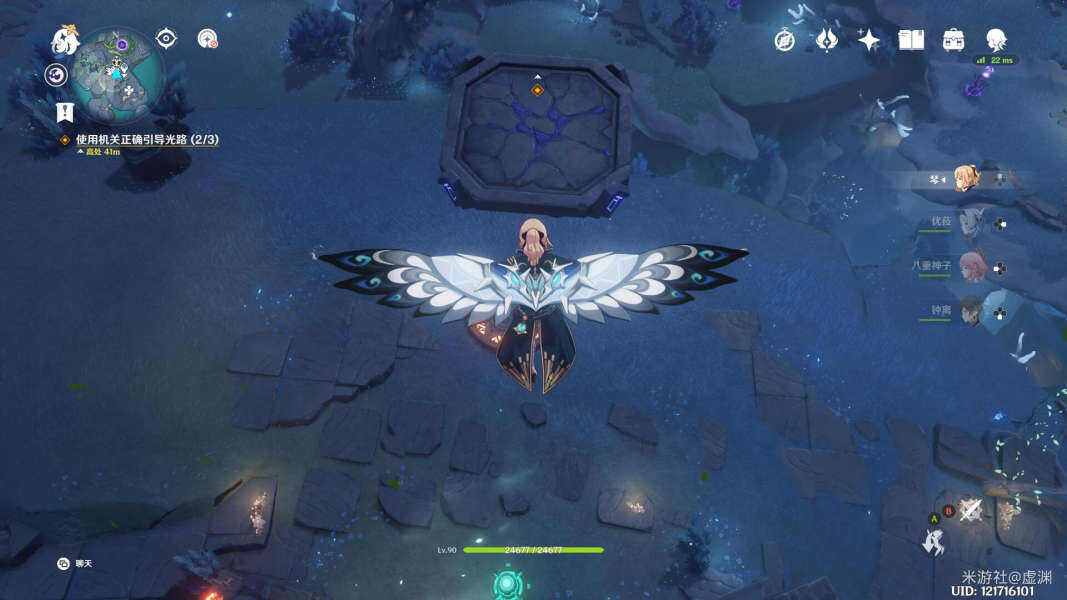Select party member 琴
This screenshot has height=600, width=1067.
[966, 179]
